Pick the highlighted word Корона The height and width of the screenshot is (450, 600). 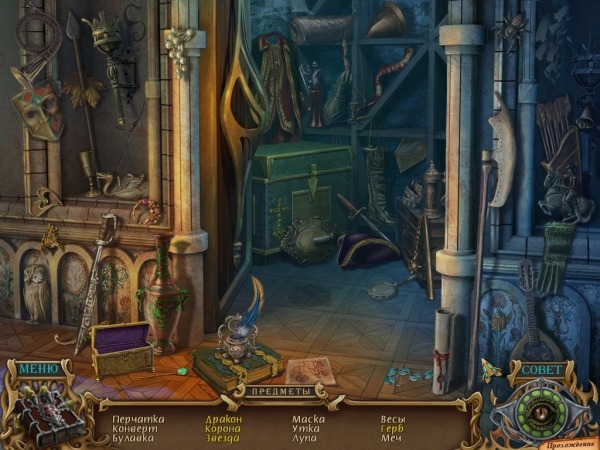(223, 429)
